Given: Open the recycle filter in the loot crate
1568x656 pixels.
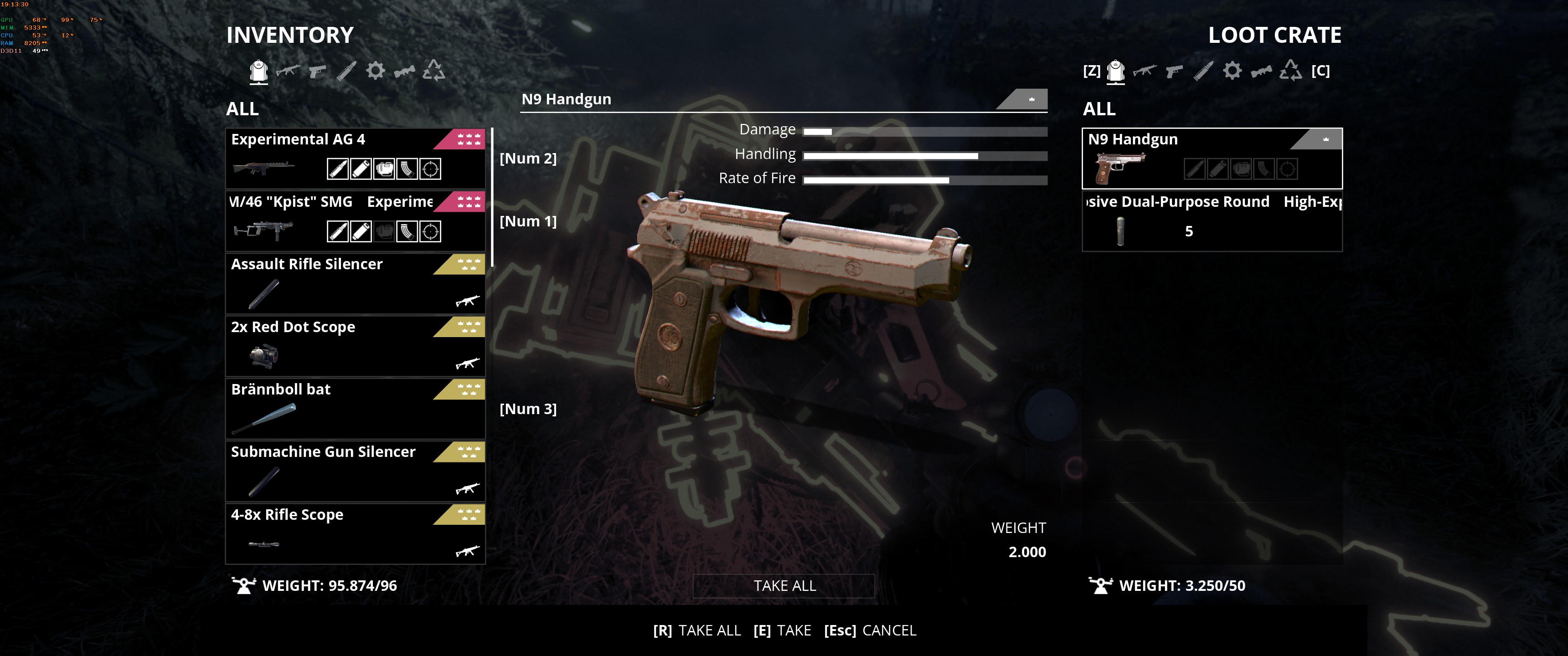Looking at the screenshot, I should (1291, 70).
